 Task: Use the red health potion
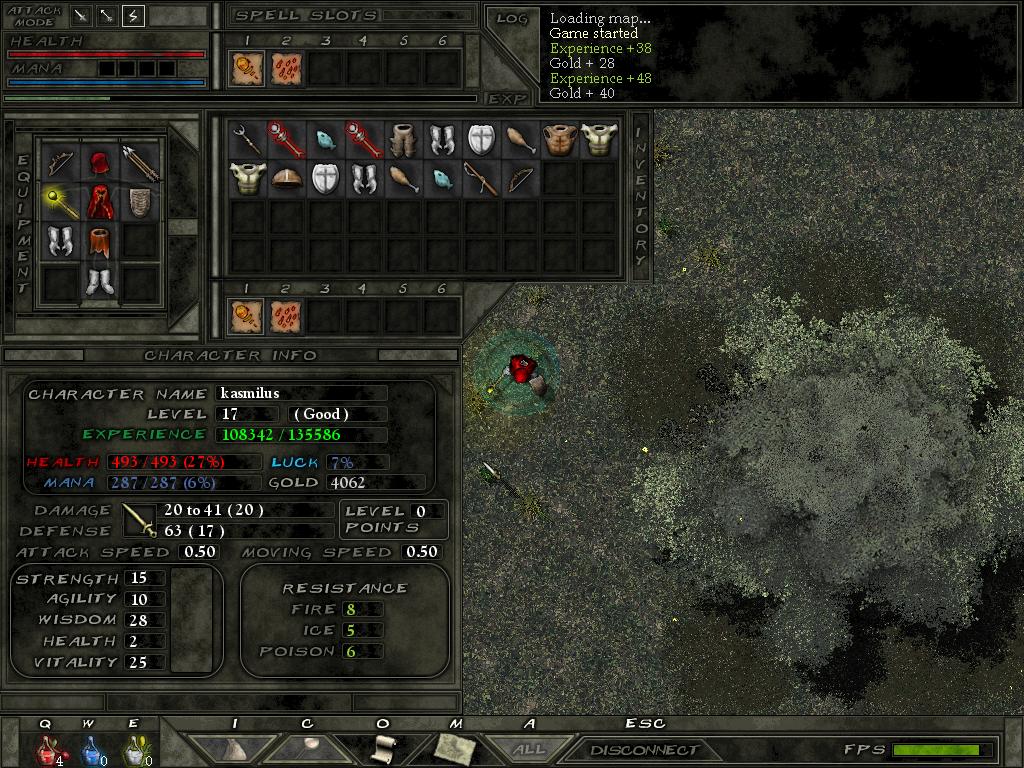pyautogui.click(x=47, y=749)
